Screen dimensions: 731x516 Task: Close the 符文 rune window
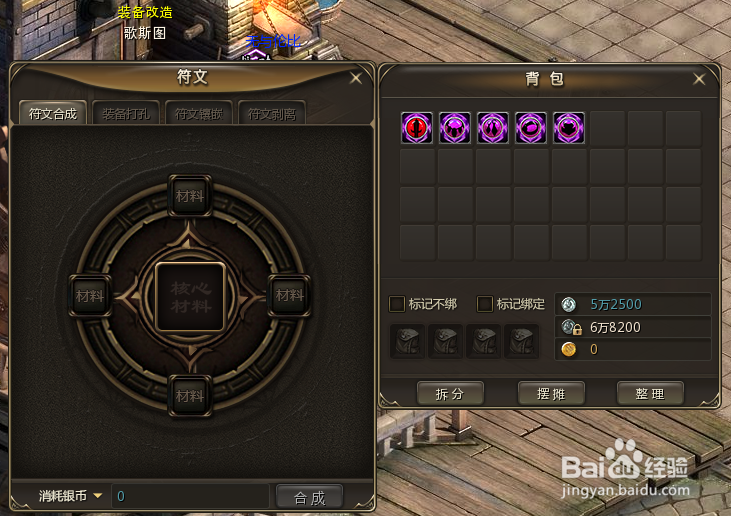(356, 77)
